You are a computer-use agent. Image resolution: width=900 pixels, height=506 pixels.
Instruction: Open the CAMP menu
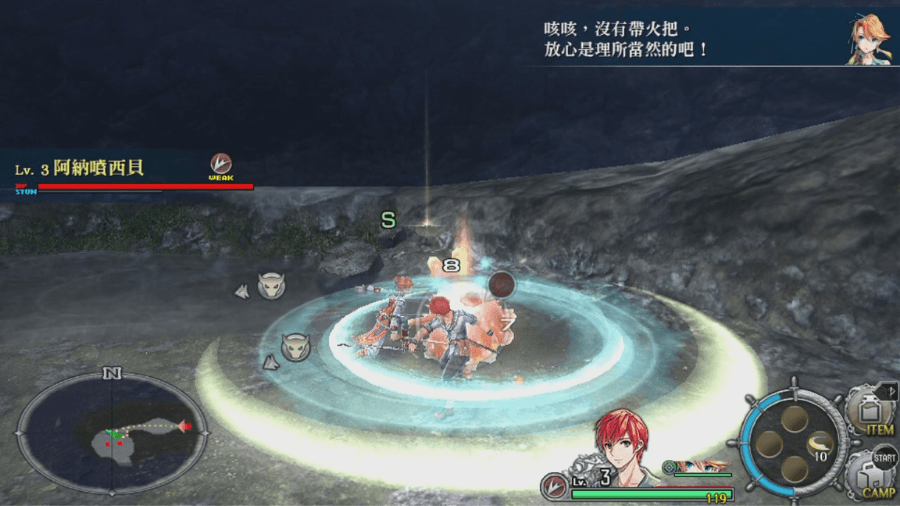pos(870,473)
